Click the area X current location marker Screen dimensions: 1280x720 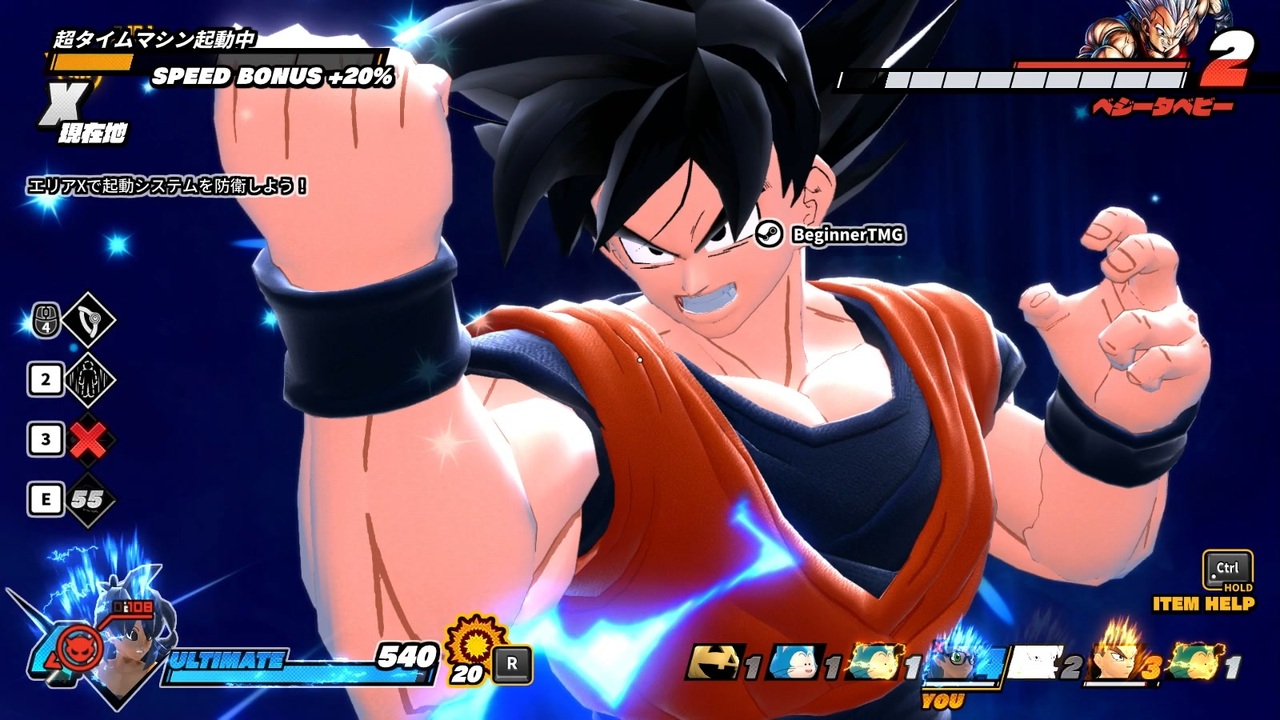[x=66, y=103]
